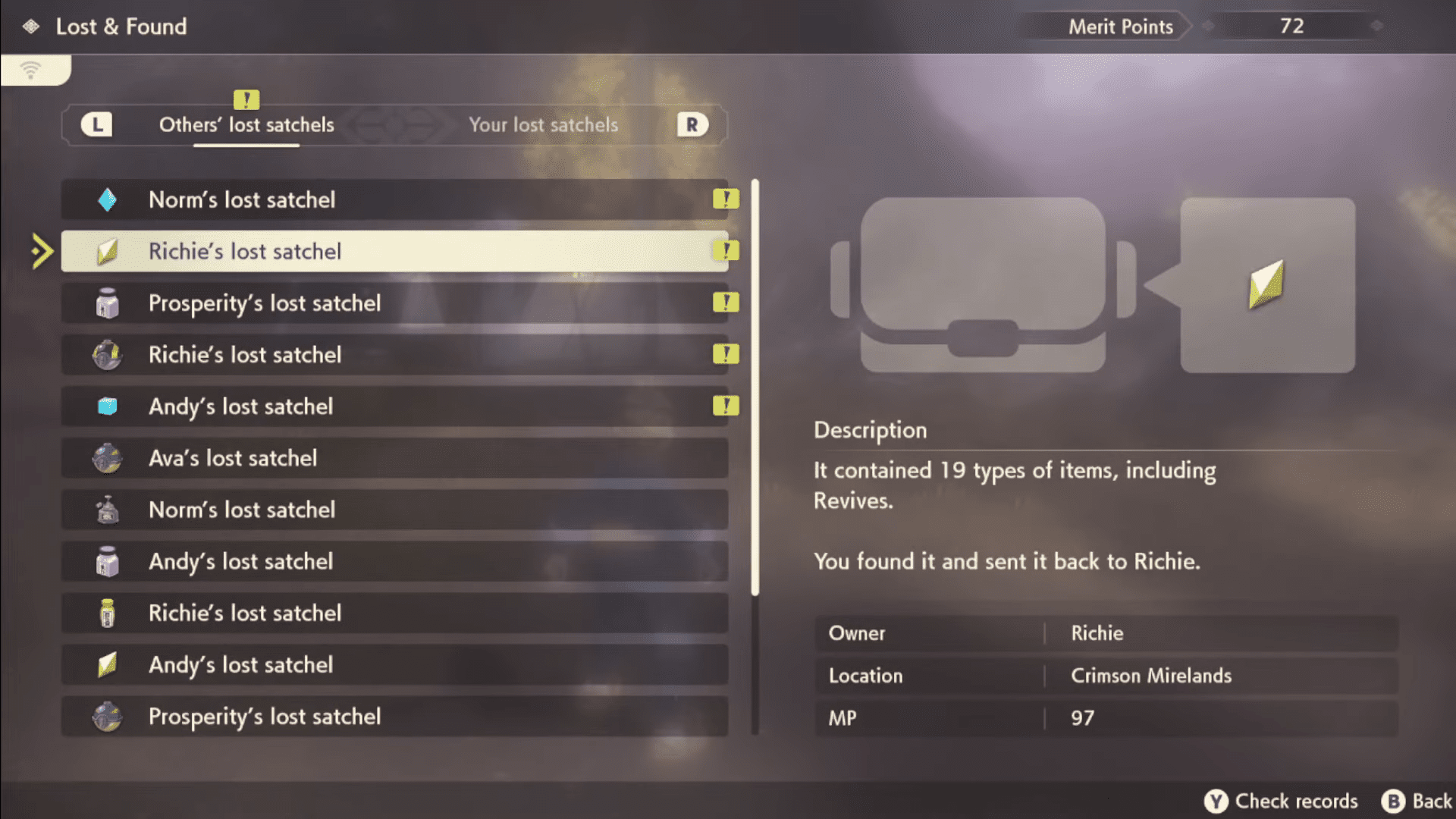
Task: Switch to Your lost satchels tab
Action: click(x=543, y=125)
